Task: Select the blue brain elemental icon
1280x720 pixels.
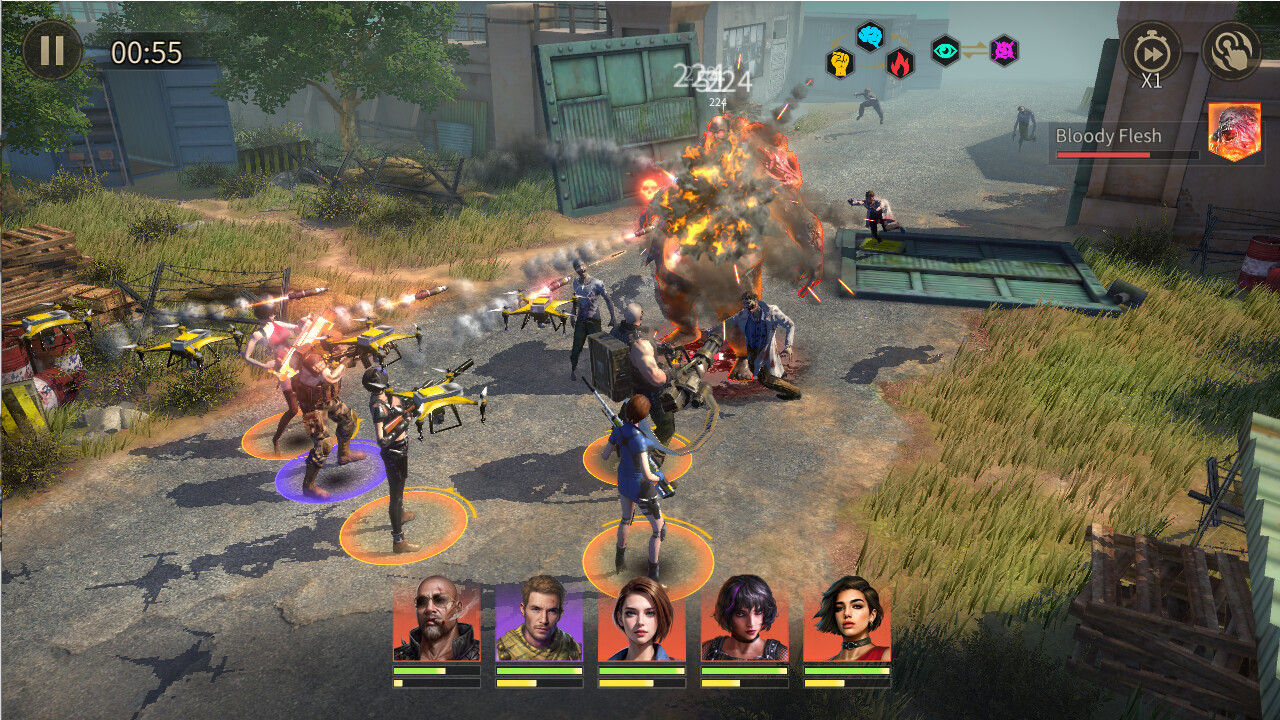Action: 868,37
